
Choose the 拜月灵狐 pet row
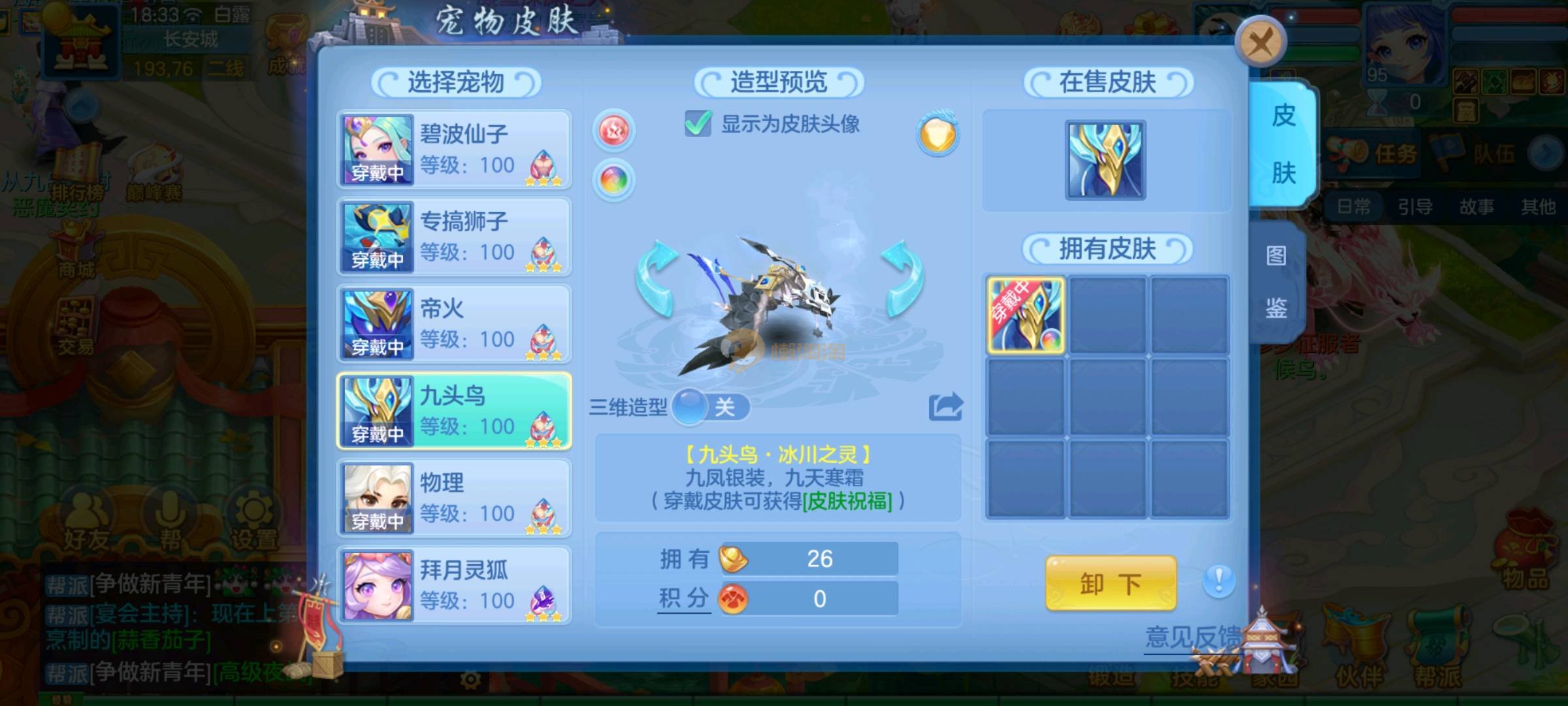click(x=454, y=585)
